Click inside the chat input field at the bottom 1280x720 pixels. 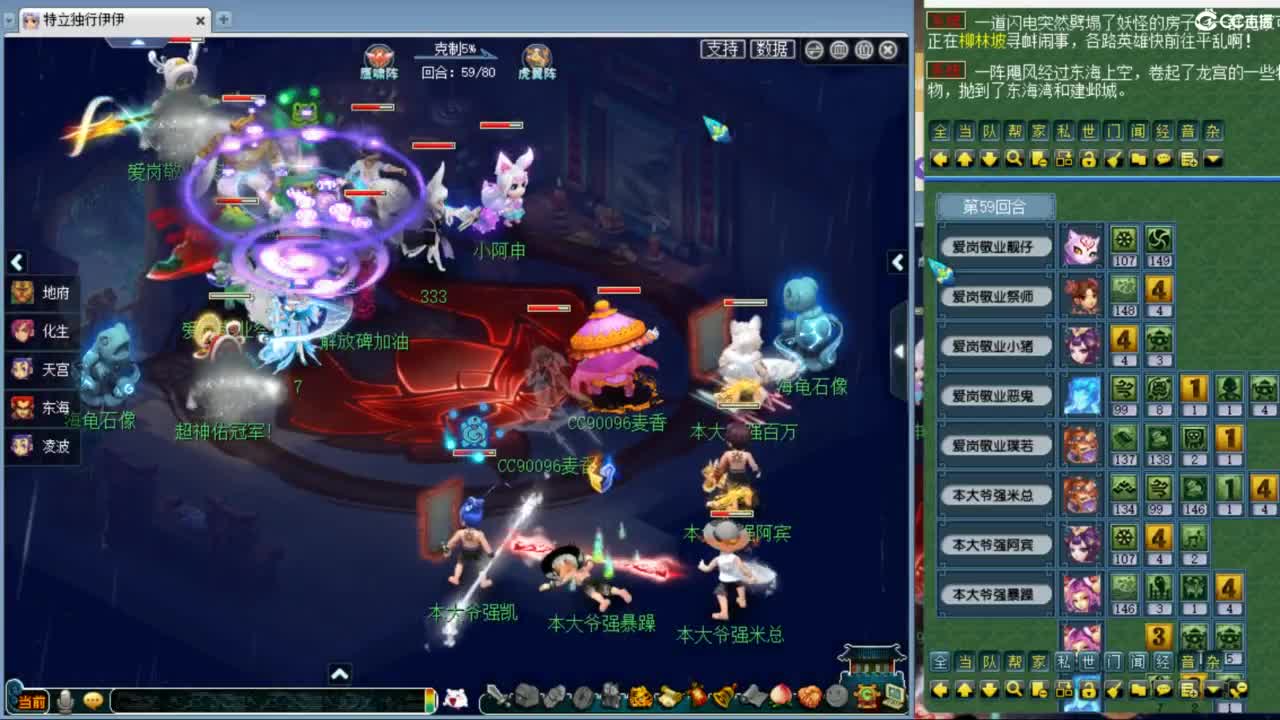(x=270, y=700)
